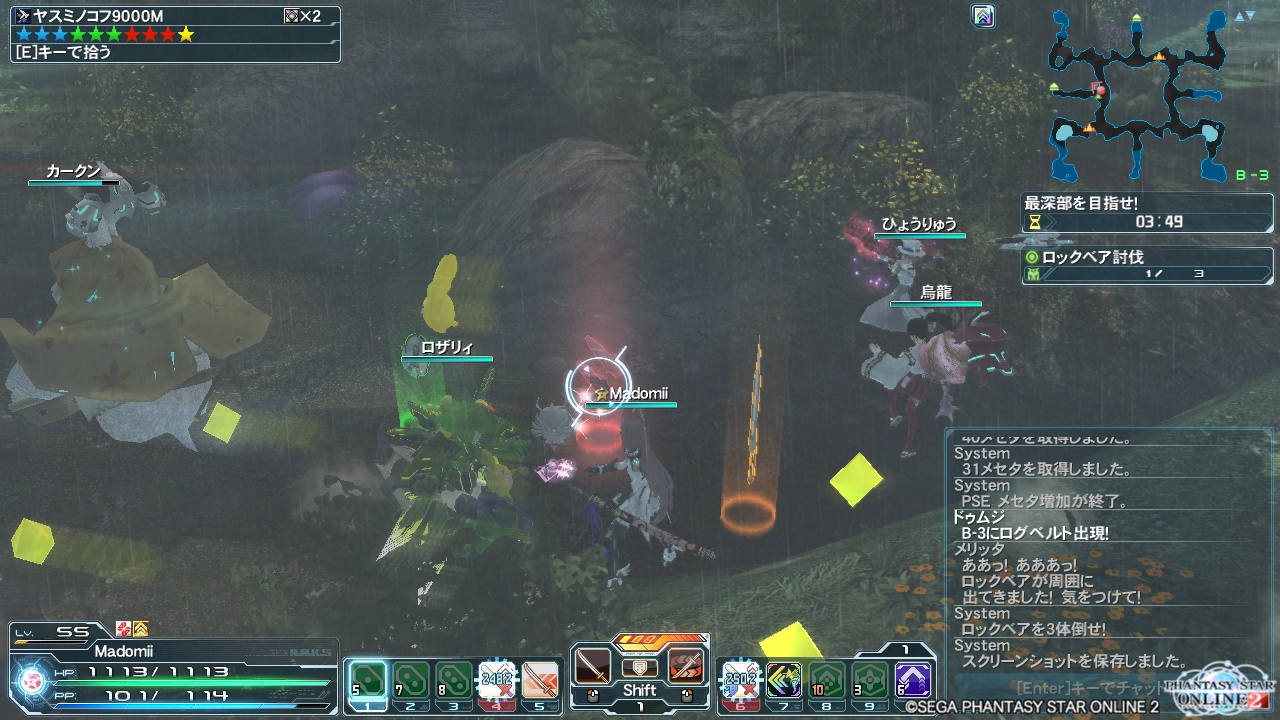Use the Trimate in subpalette slot 3

pos(453,681)
